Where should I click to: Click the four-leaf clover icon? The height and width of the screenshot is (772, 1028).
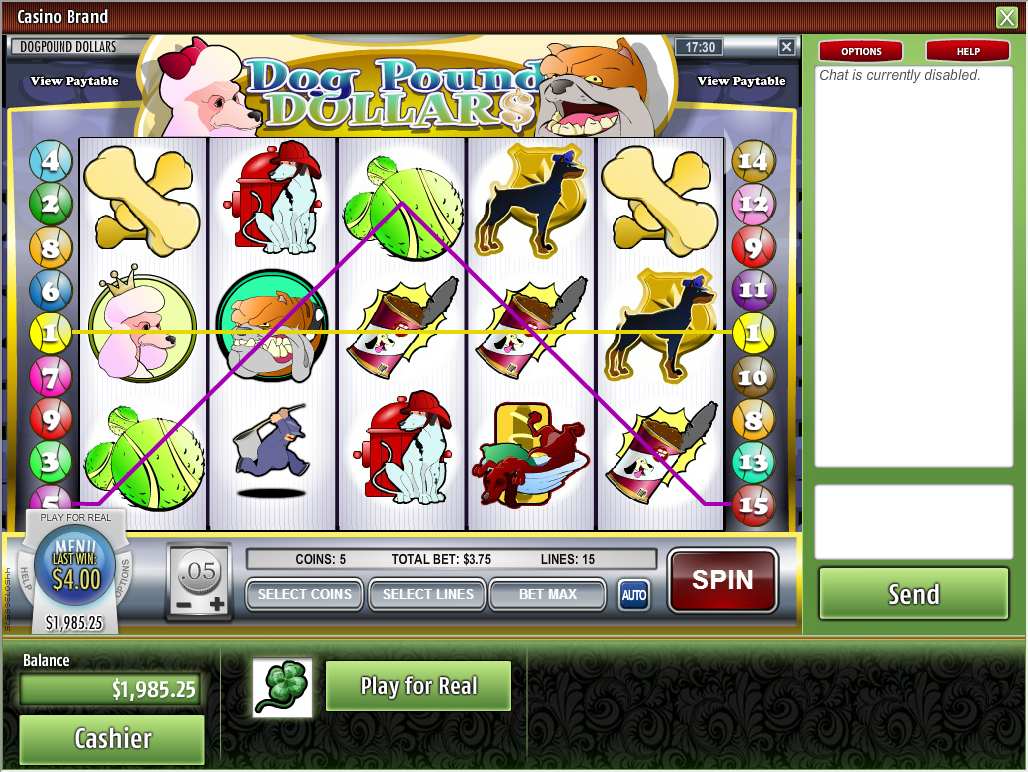(x=282, y=687)
